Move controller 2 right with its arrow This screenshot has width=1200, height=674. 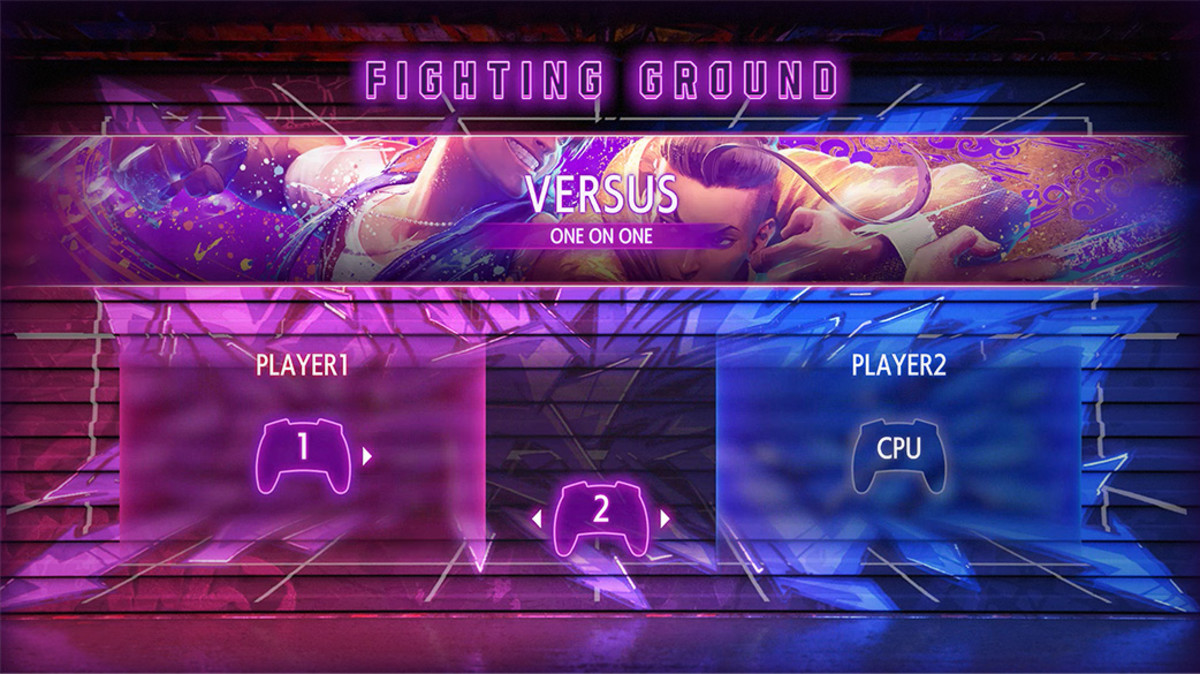click(x=664, y=518)
